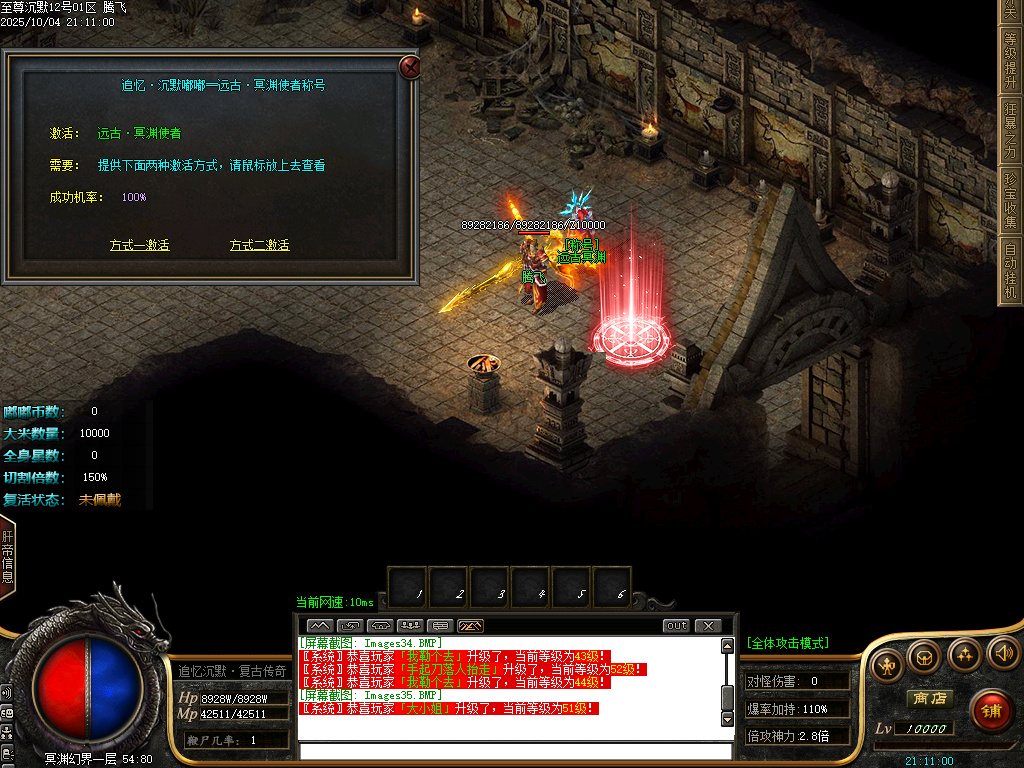Choose 方式二激活 activation option
This screenshot has width=1024, height=768.
(x=259, y=245)
